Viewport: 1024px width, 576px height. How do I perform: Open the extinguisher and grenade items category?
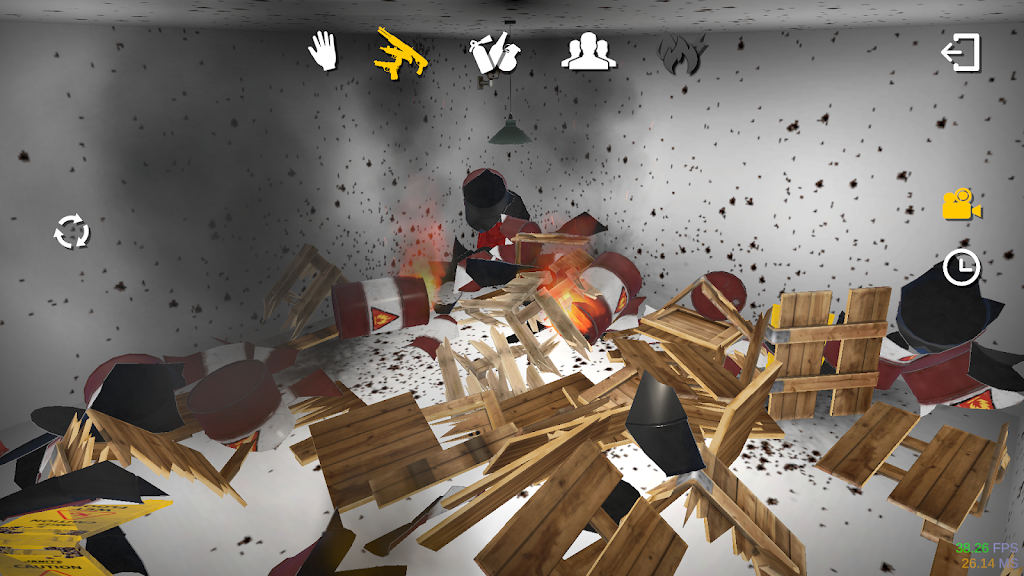pyautogui.click(x=494, y=51)
